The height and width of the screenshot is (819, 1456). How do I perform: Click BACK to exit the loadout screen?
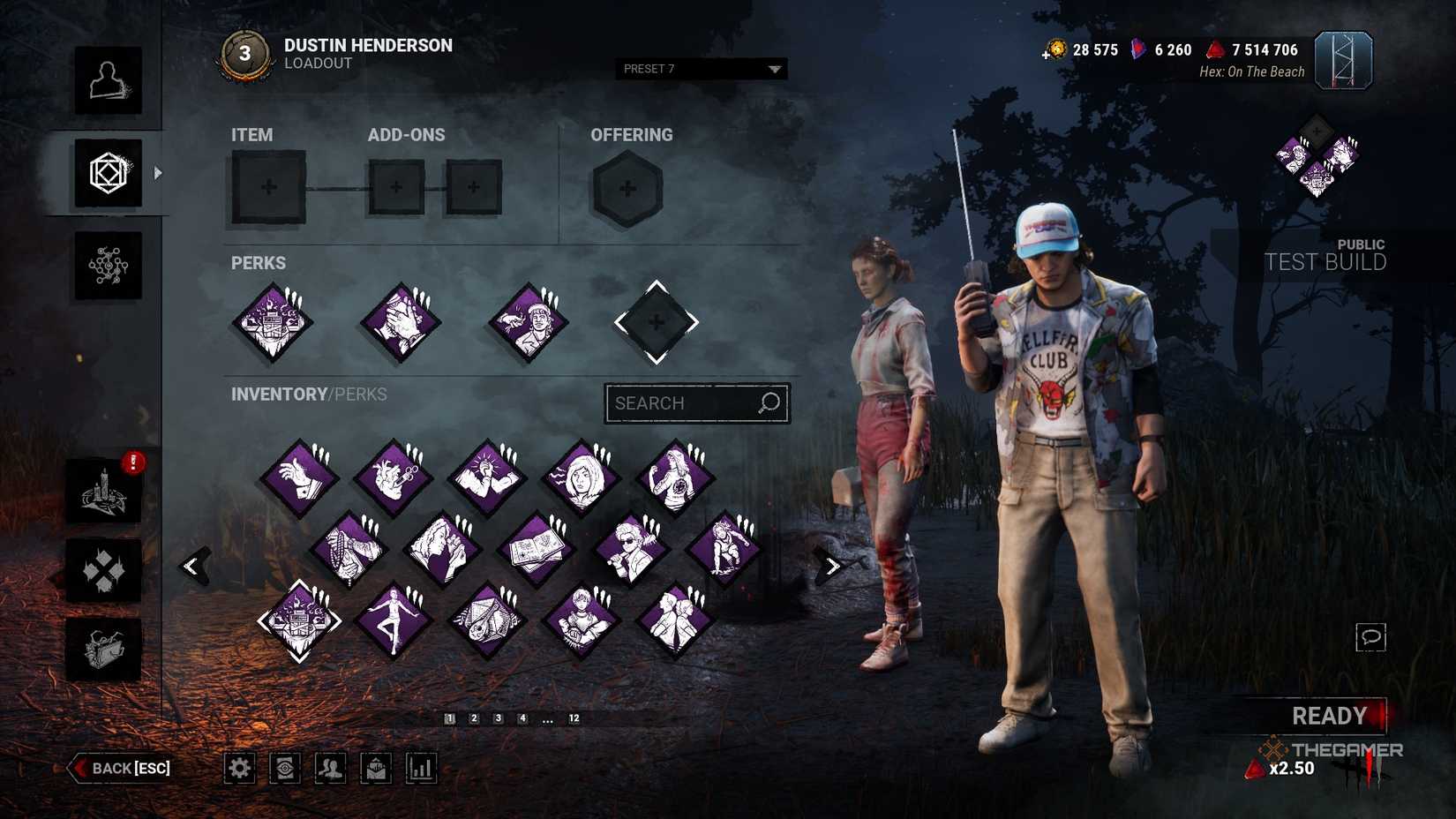coord(119,768)
